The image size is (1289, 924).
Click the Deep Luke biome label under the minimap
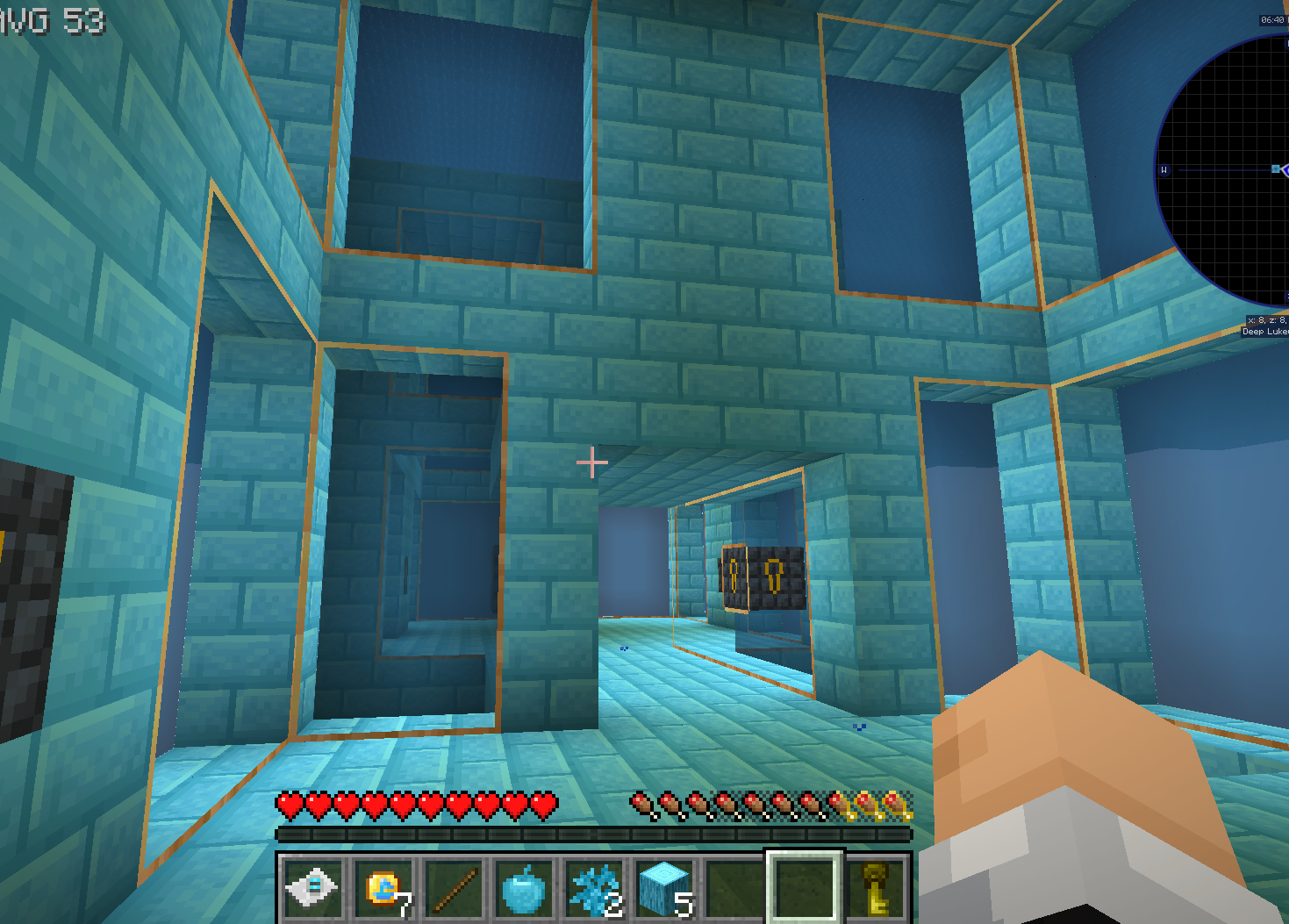[x=1262, y=333]
